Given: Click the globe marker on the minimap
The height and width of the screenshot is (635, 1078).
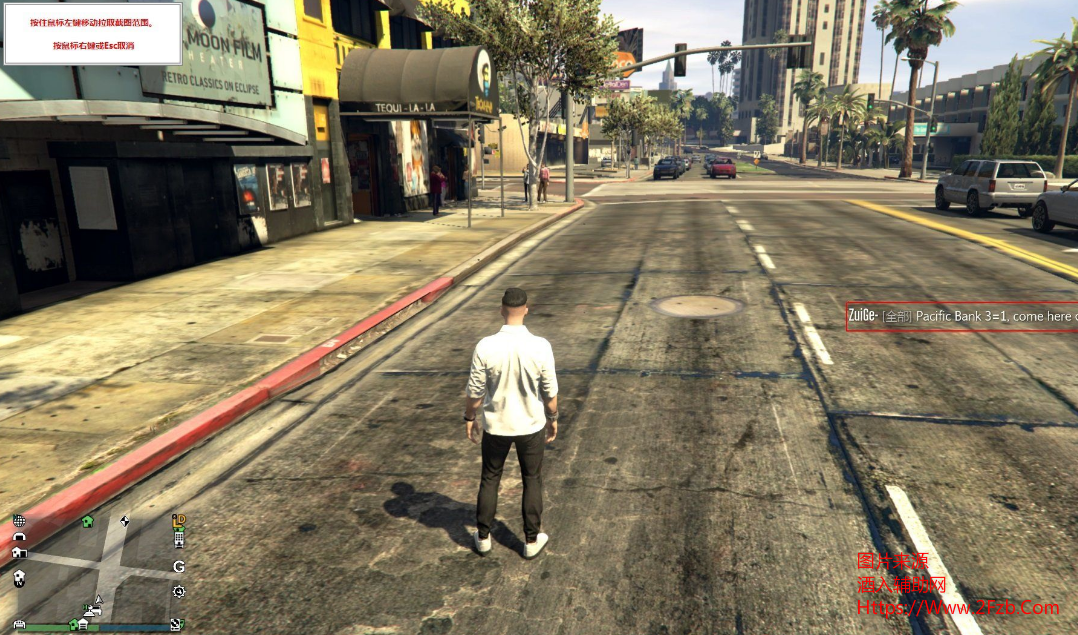Looking at the screenshot, I should [19, 521].
